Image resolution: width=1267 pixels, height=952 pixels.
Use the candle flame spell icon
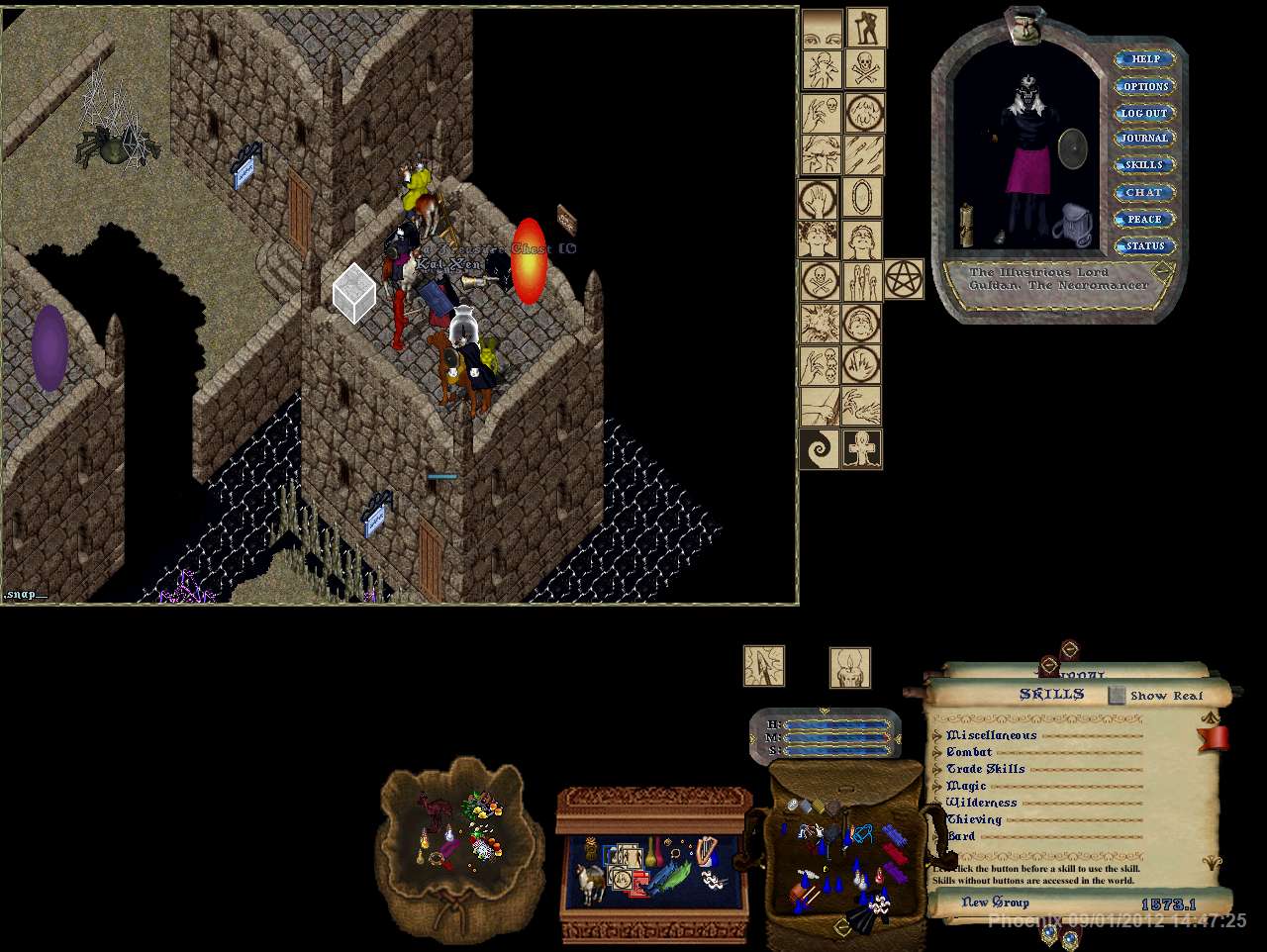coord(850,667)
